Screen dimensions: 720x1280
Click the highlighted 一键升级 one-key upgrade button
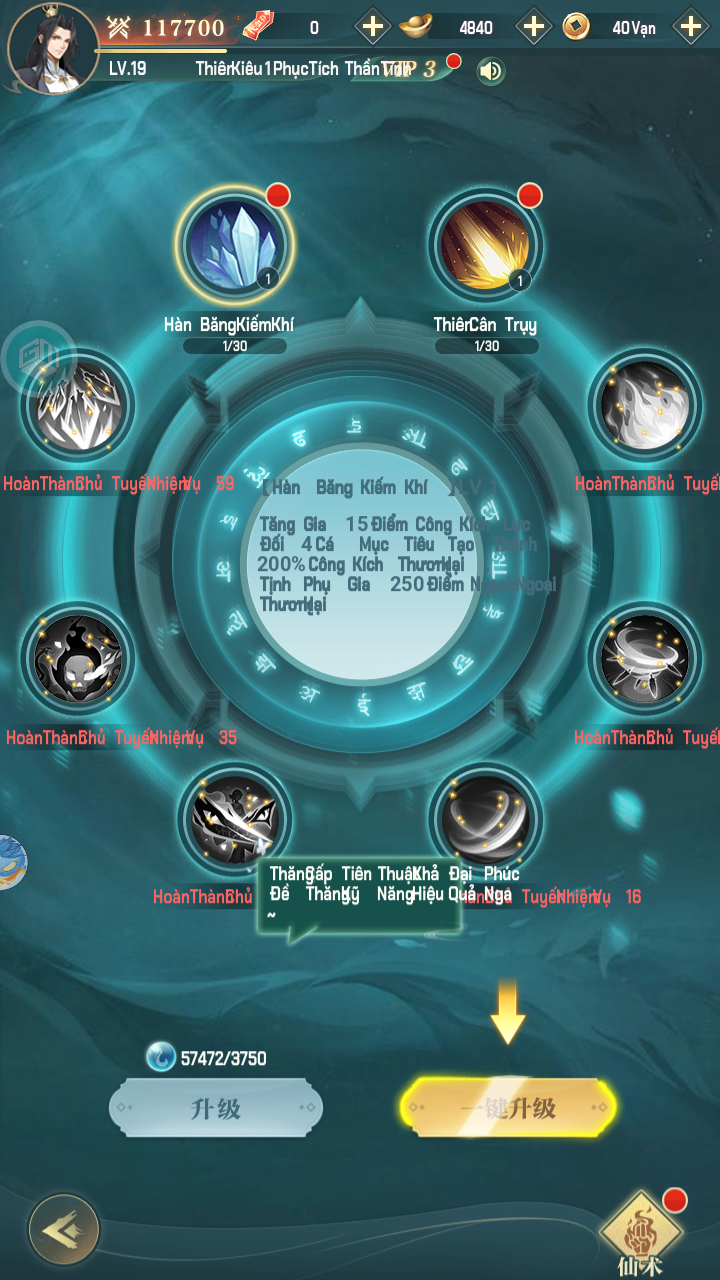(x=508, y=1108)
